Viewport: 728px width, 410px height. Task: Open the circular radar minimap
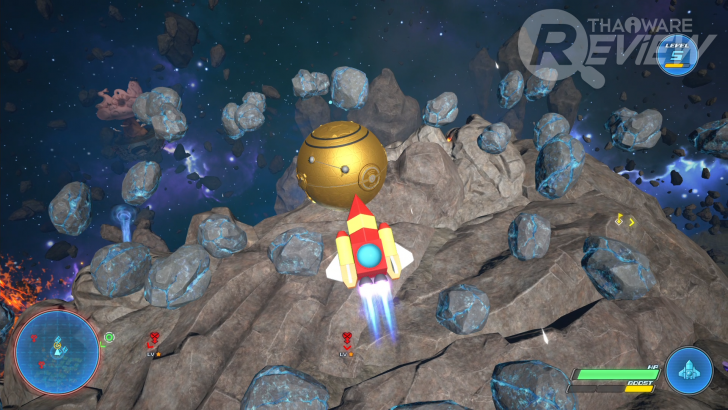coord(57,351)
